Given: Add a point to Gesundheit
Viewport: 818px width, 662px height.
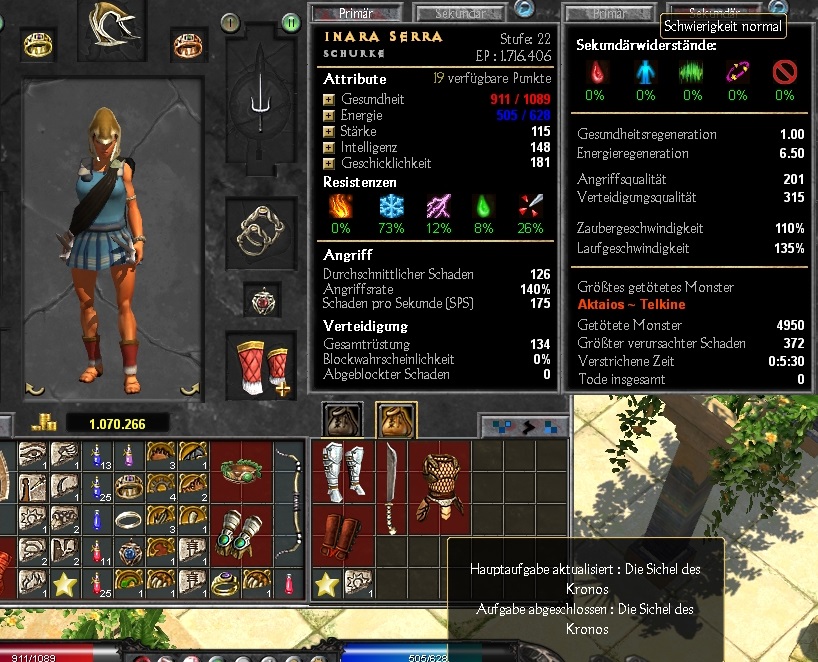Looking at the screenshot, I should point(328,100).
